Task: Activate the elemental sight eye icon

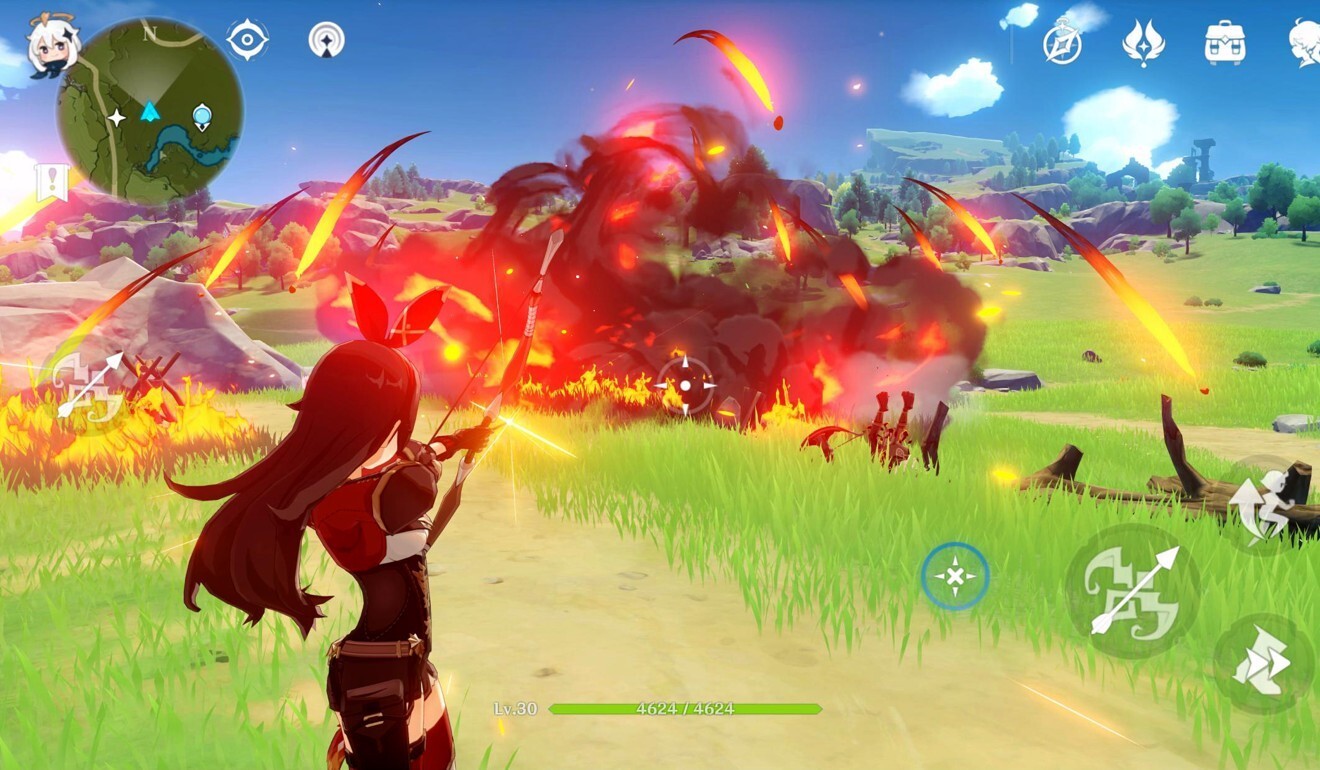Action: tap(247, 40)
